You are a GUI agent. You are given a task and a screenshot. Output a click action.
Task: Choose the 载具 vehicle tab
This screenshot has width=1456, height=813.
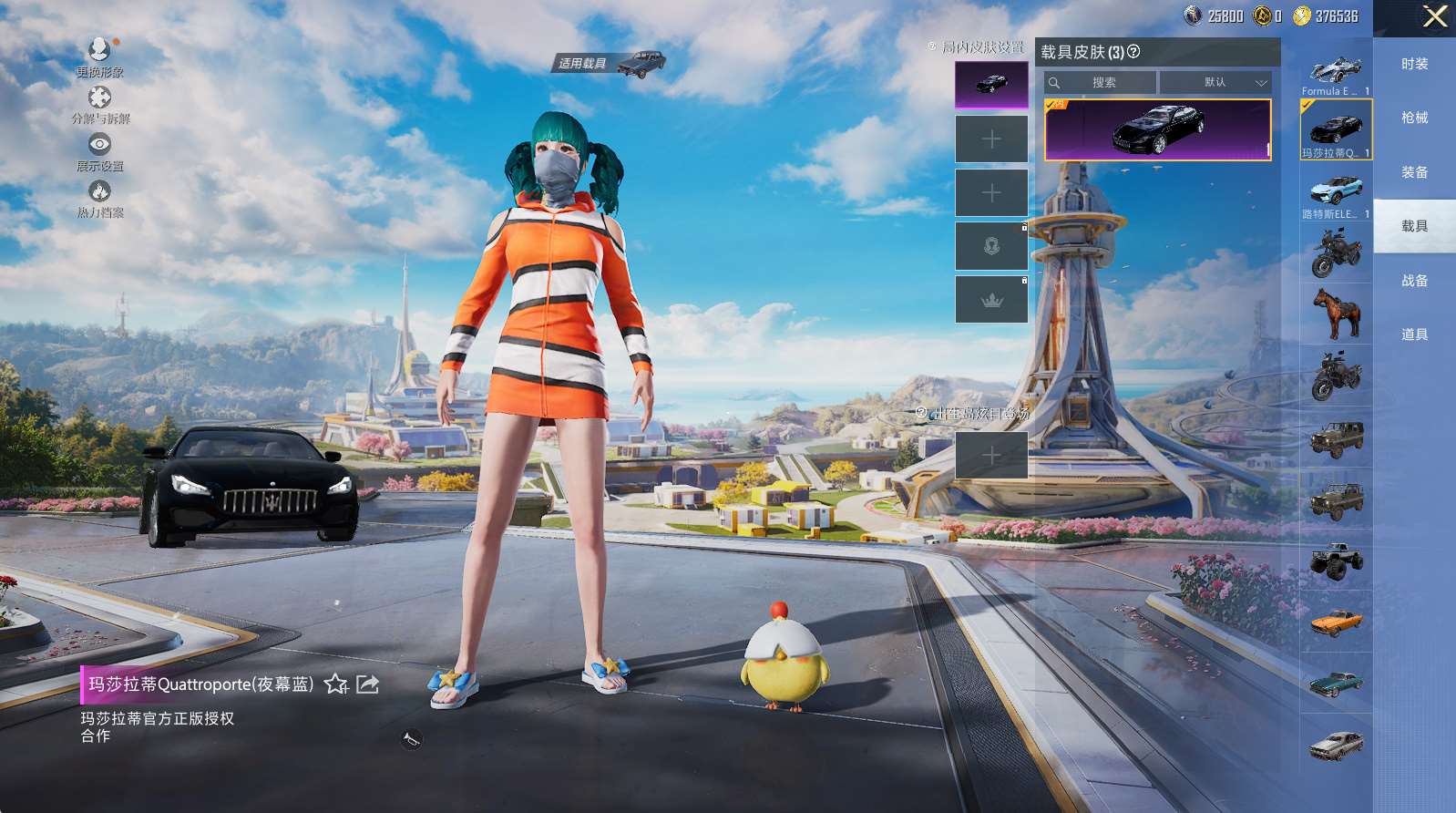tap(1414, 226)
